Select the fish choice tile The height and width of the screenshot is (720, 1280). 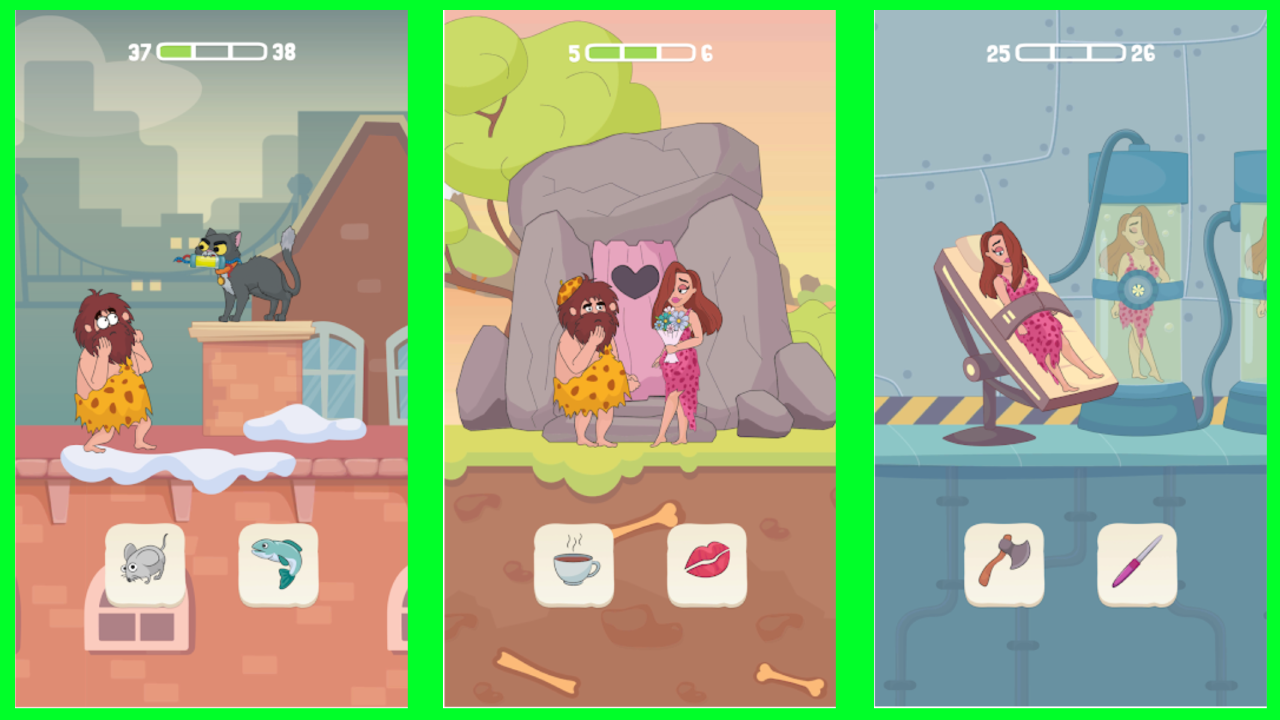tap(278, 565)
